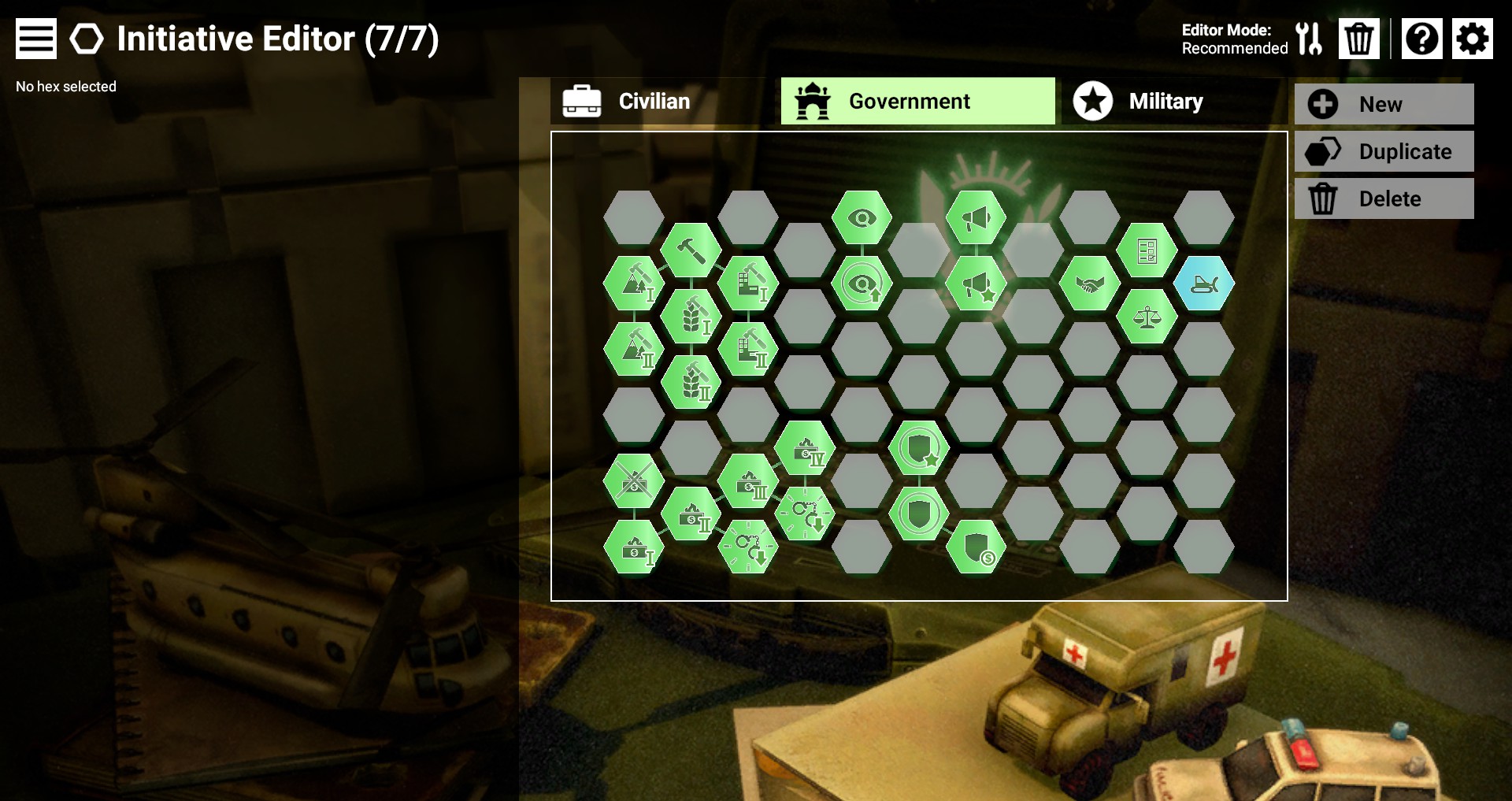
Task: Select the scales of justice hex
Action: [x=1147, y=317]
